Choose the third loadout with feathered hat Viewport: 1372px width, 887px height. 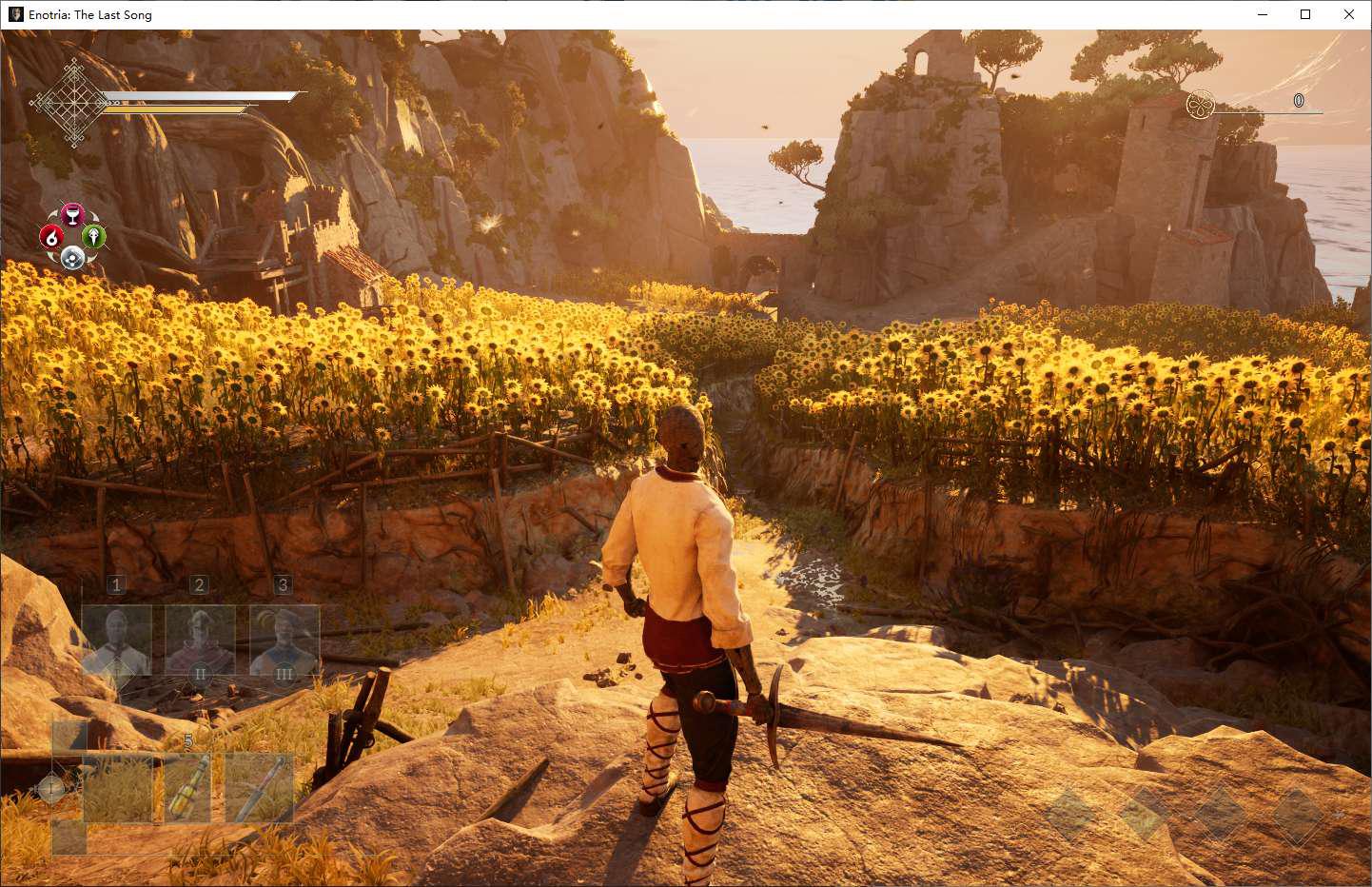284,641
